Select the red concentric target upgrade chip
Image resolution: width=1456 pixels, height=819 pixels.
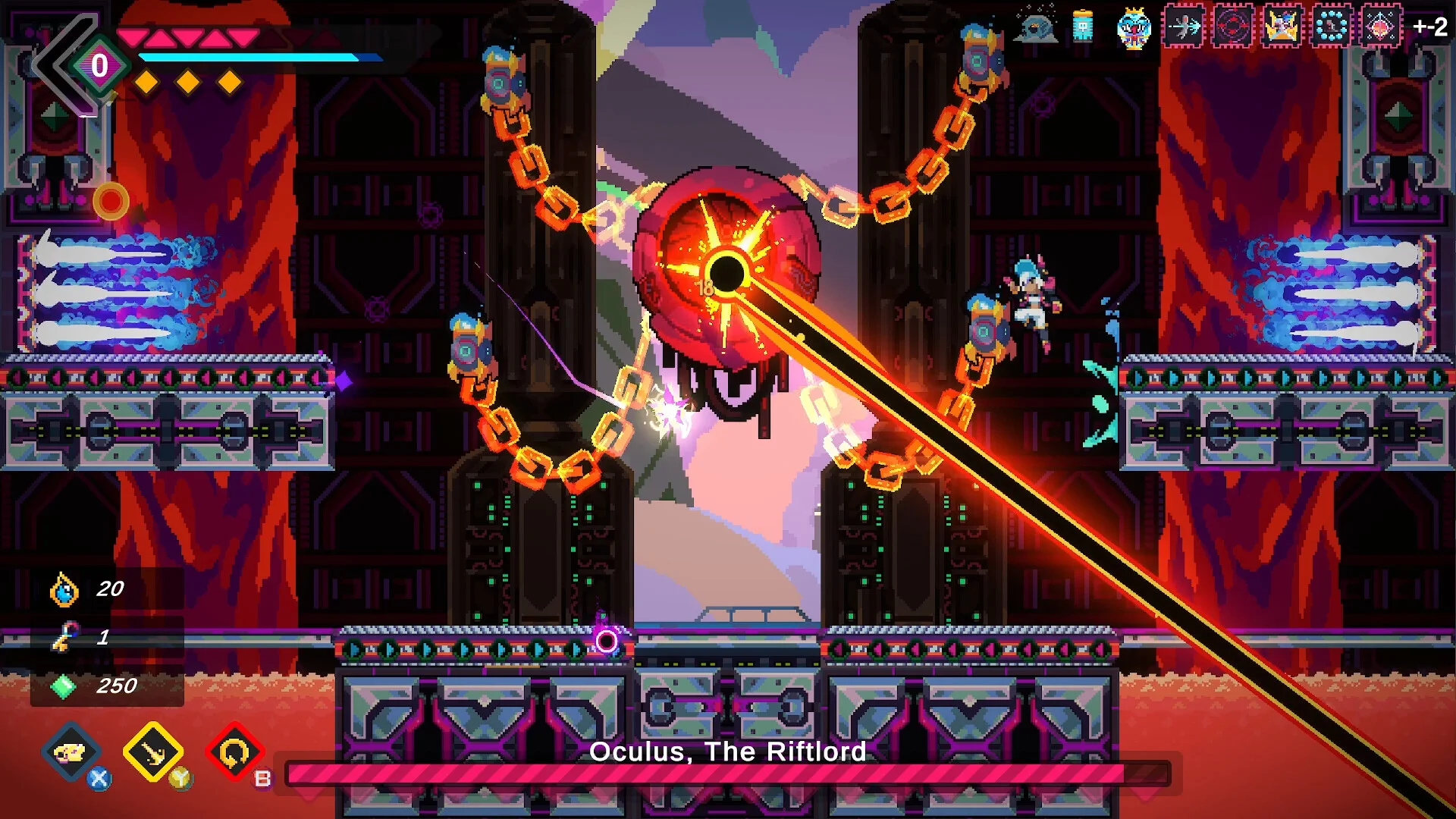point(1233,27)
